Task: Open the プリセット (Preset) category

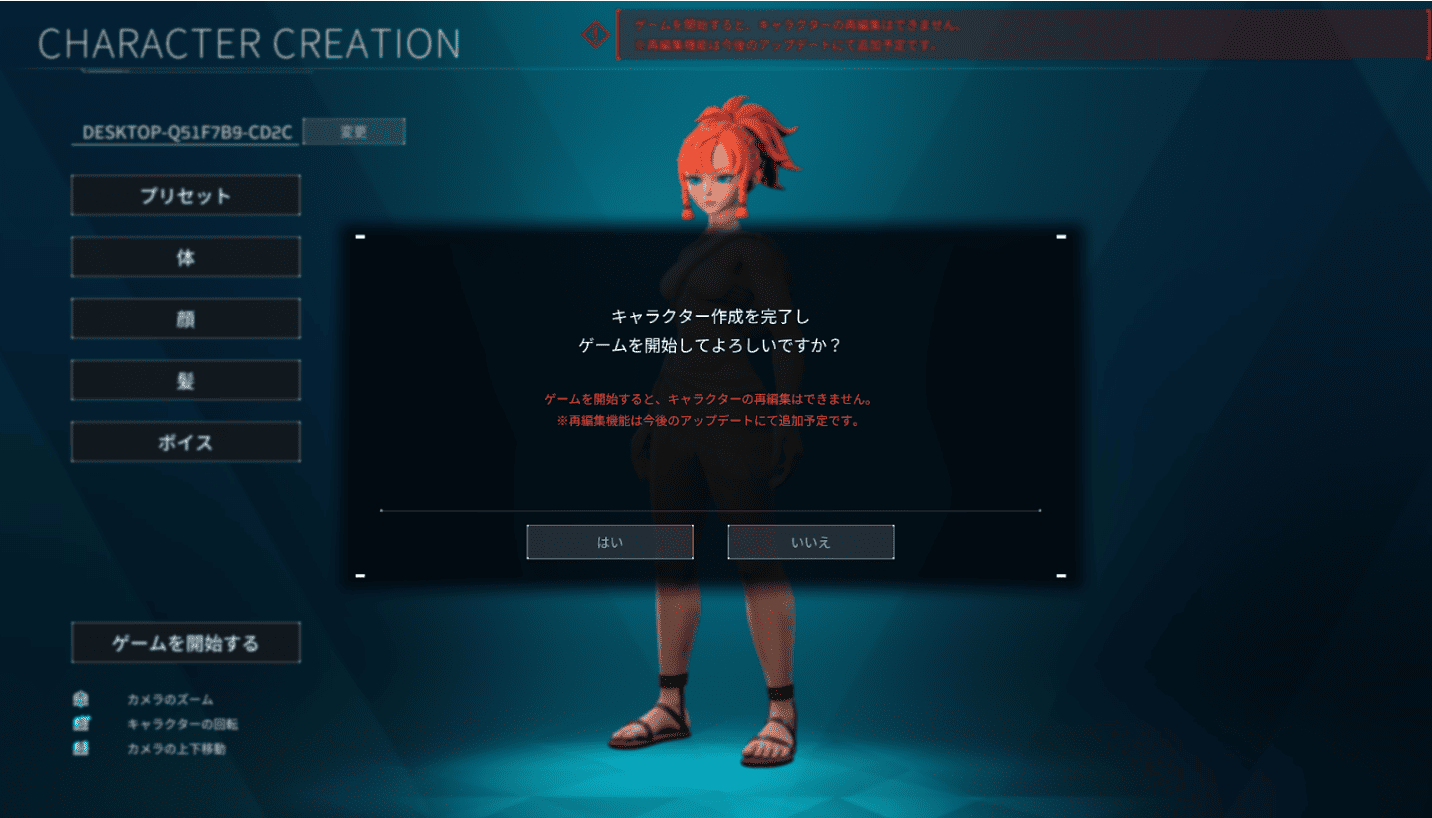Action: click(x=185, y=195)
